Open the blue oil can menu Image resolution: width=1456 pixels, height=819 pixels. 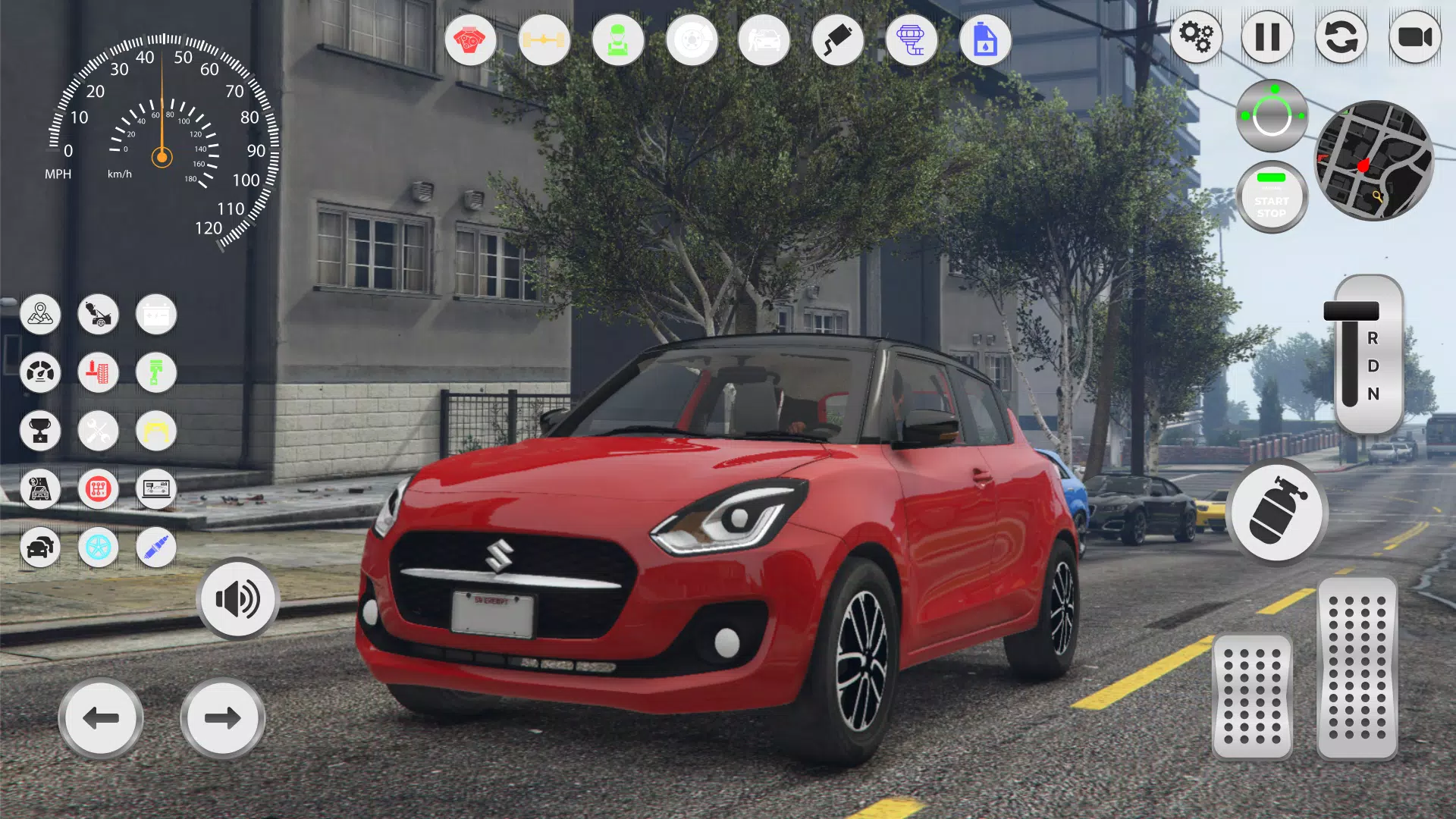coord(985,40)
